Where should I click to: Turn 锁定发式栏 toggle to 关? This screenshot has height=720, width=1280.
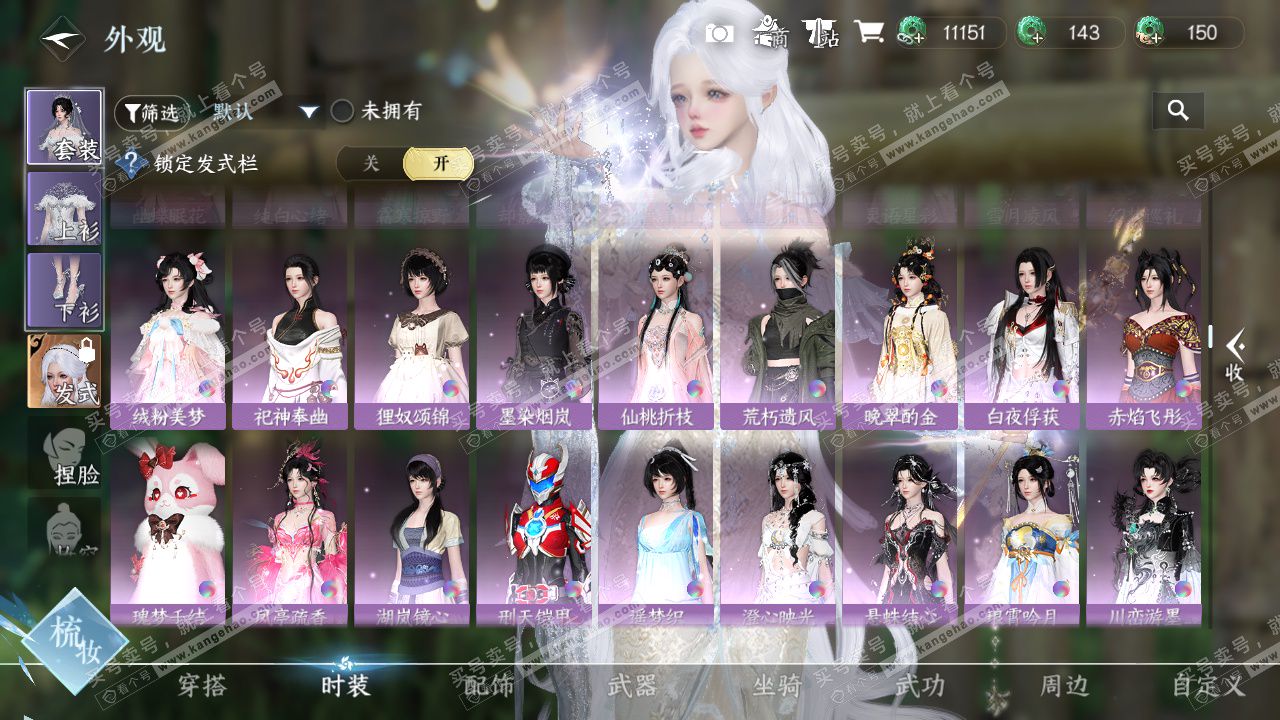click(371, 164)
